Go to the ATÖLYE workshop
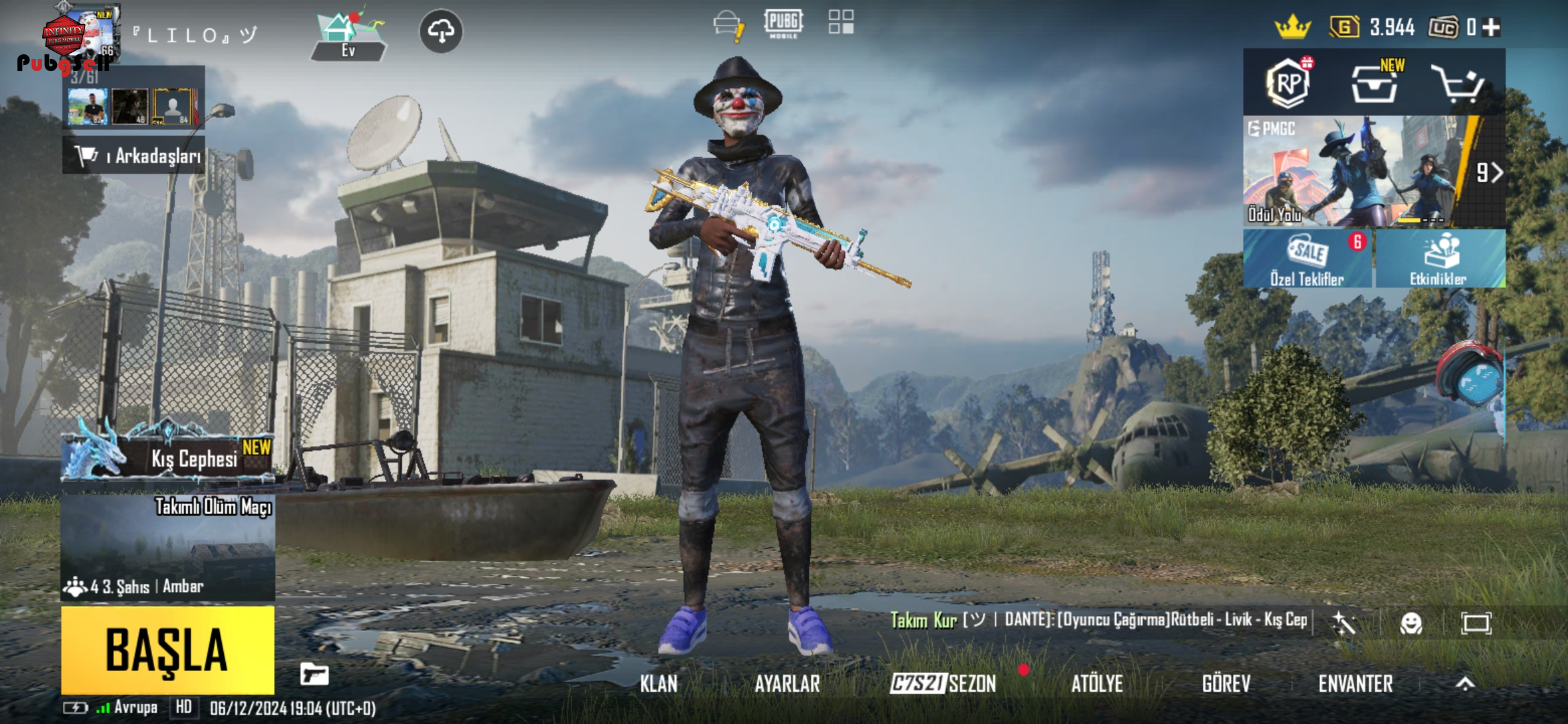Image resolution: width=1568 pixels, height=724 pixels. (x=1097, y=684)
